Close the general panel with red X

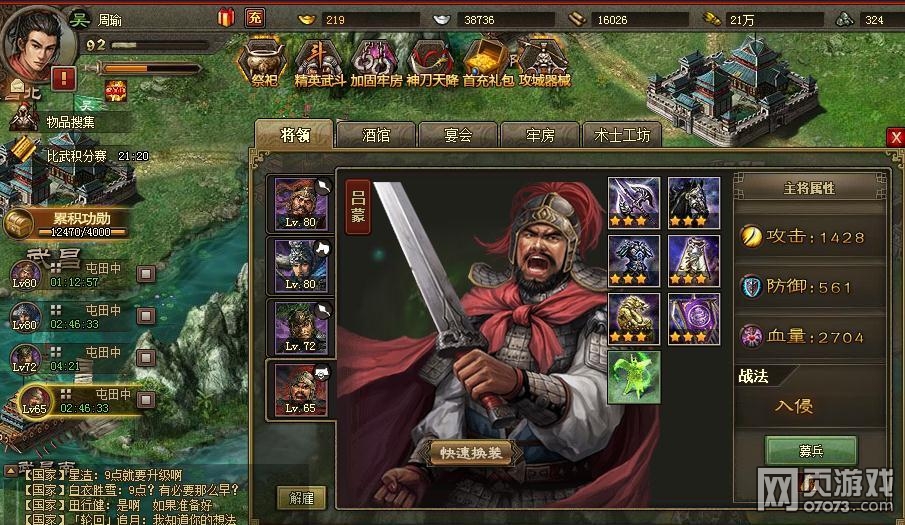[896, 138]
